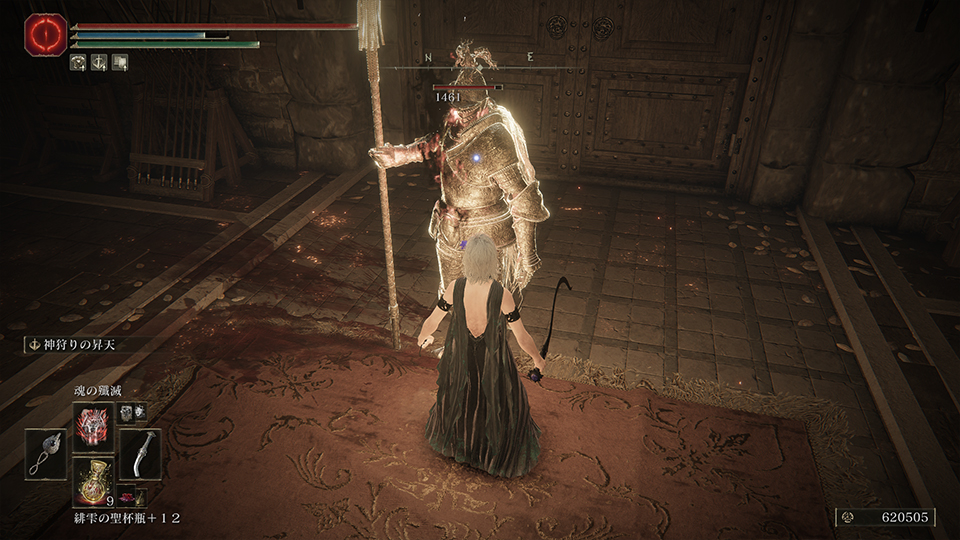Click the sword buff status icon
Image resolution: width=960 pixels, height=540 pixels.
pyautogui.click(x=99, y=62)
